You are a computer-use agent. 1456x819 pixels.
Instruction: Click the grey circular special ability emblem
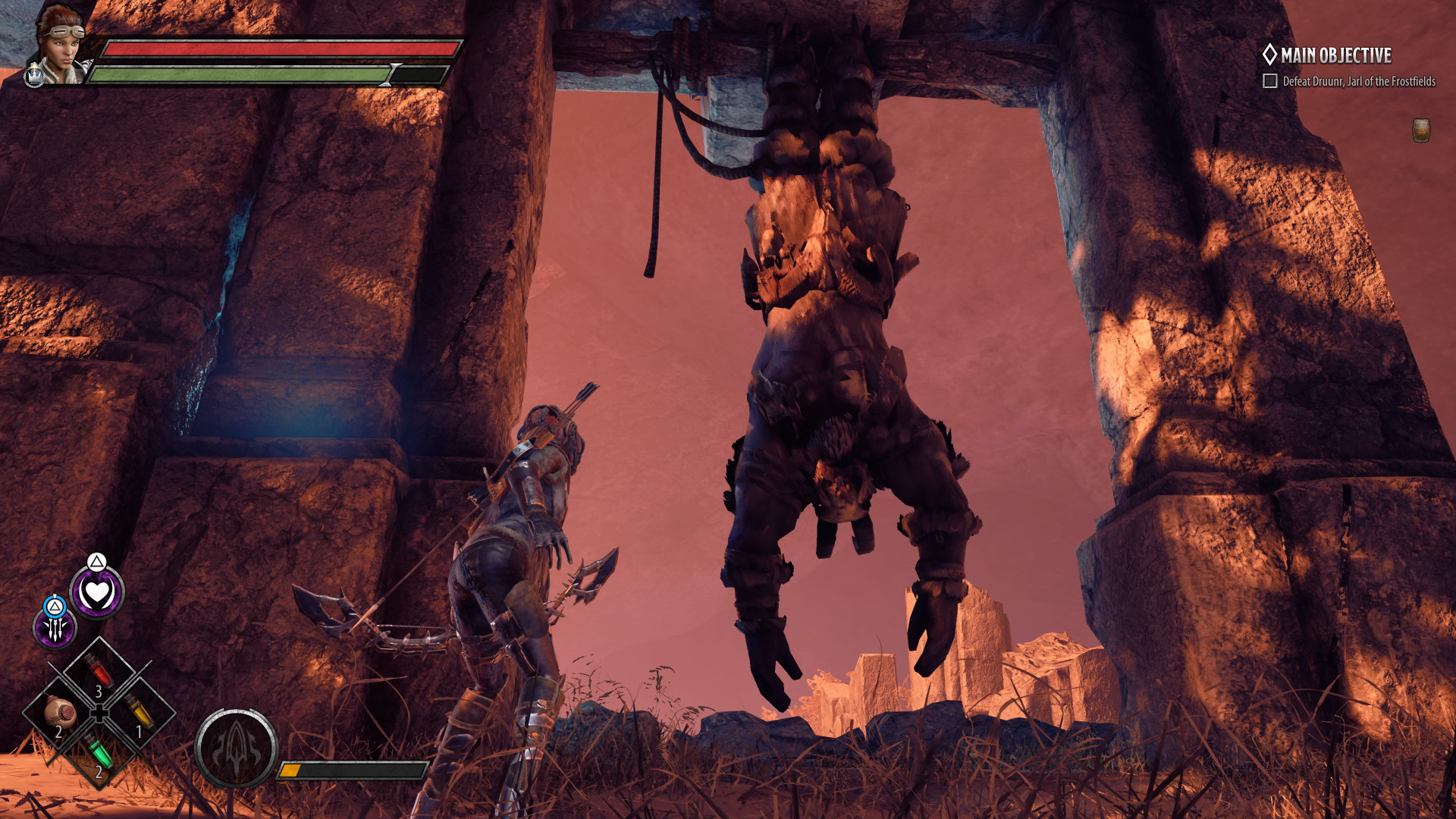pos(236,748)
